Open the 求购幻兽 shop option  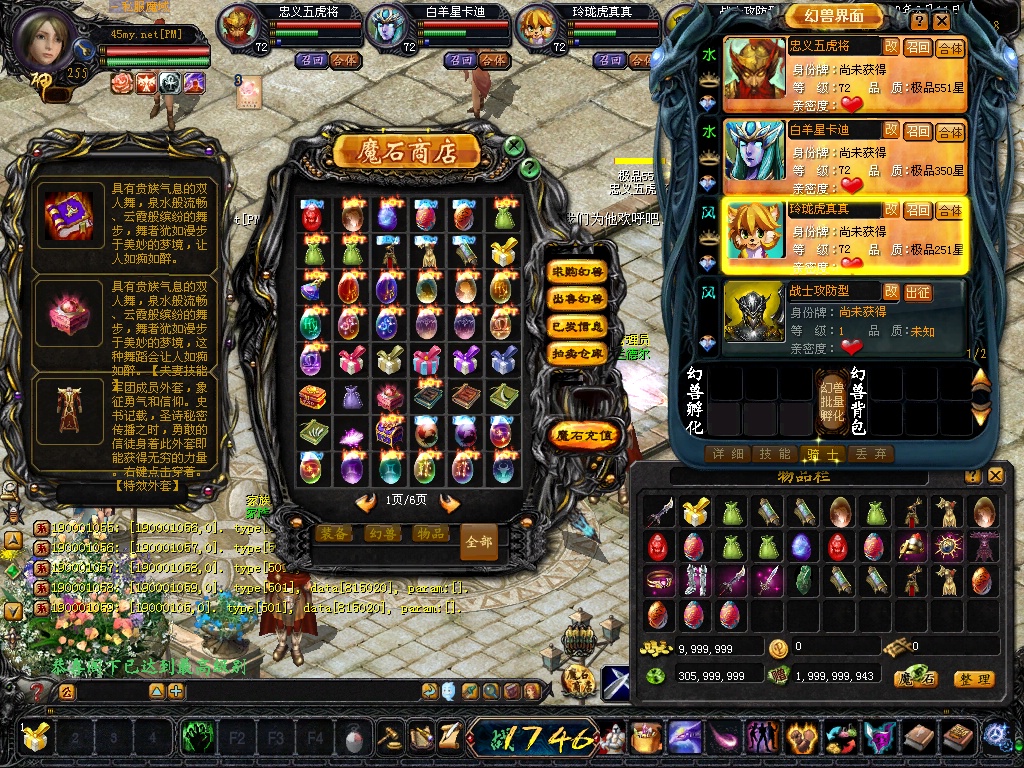[x=578, y=272]
